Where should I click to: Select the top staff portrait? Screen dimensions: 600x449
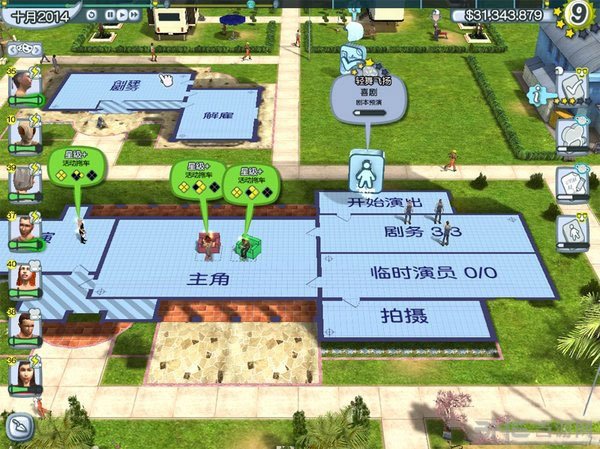point(23,85)
